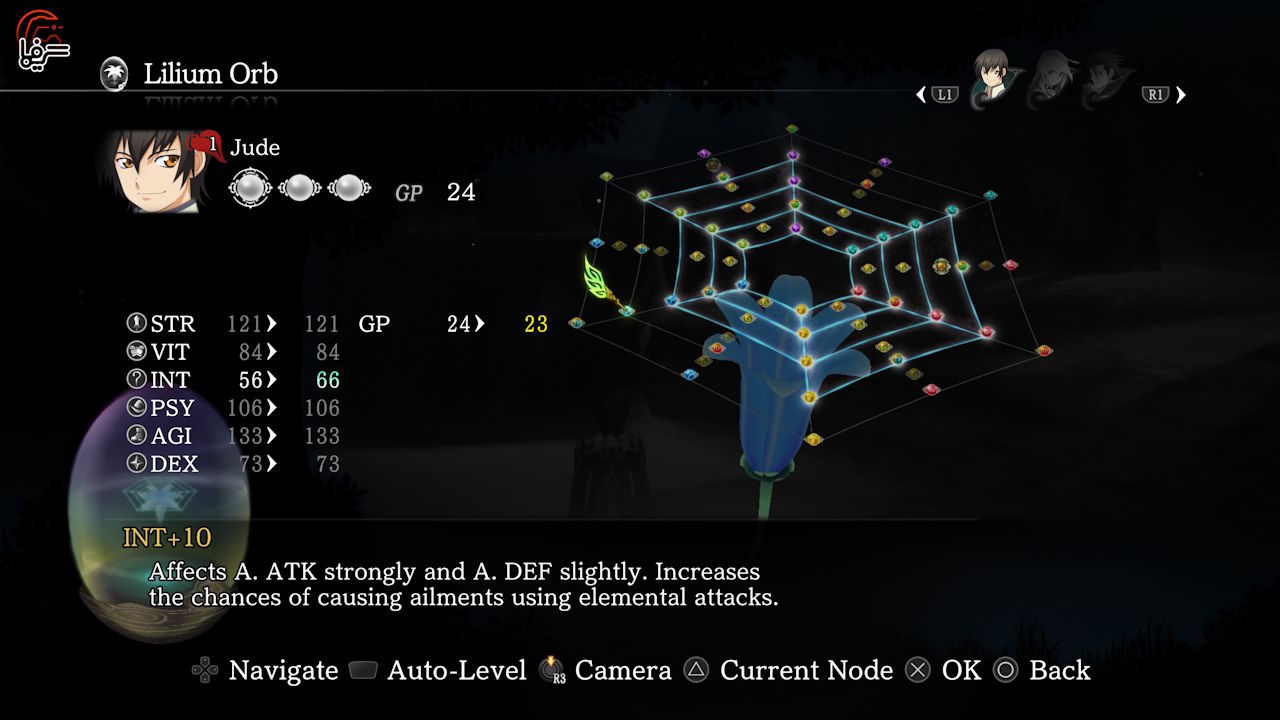This screenshot has height=720, width=1280.
Task: Activate the node under the green feather cursor
Action: [626, 311]
